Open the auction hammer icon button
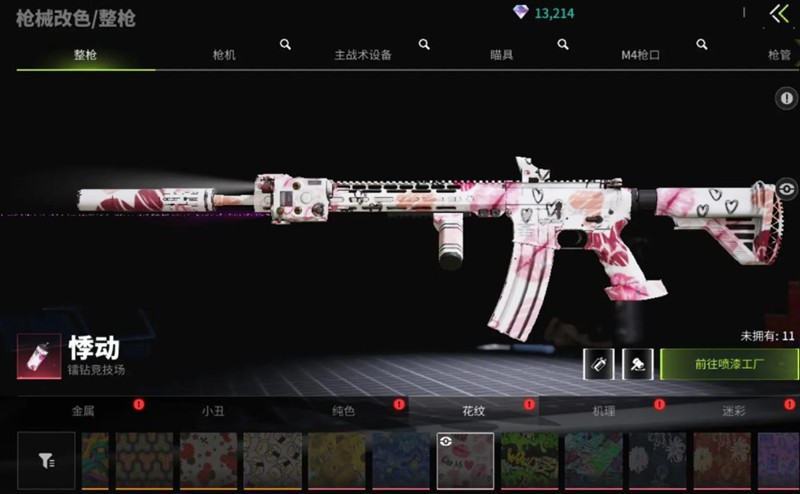This screenshot has width=800, height=494. click(637, 364)
